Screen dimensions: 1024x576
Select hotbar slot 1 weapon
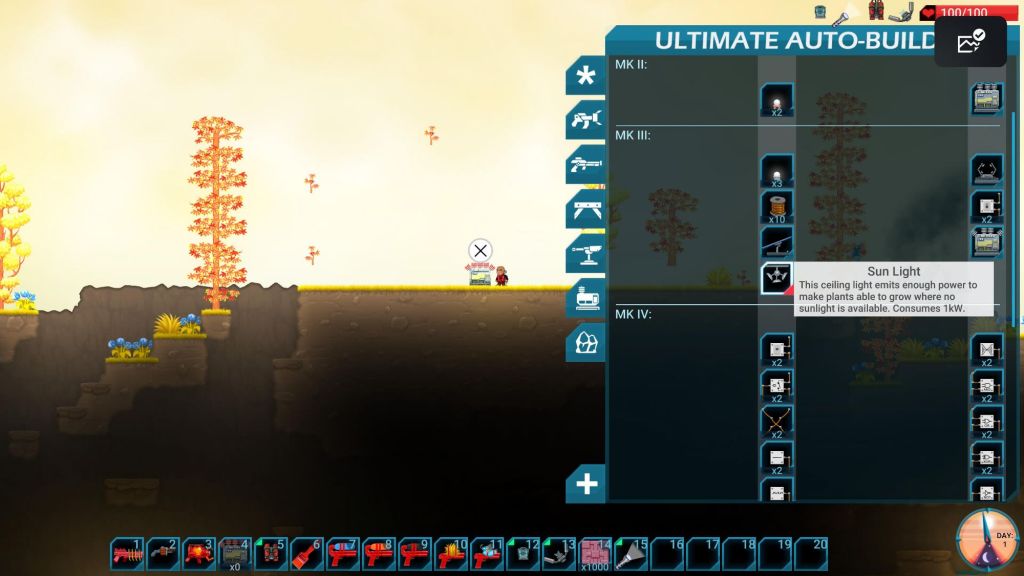coord(128,553)
